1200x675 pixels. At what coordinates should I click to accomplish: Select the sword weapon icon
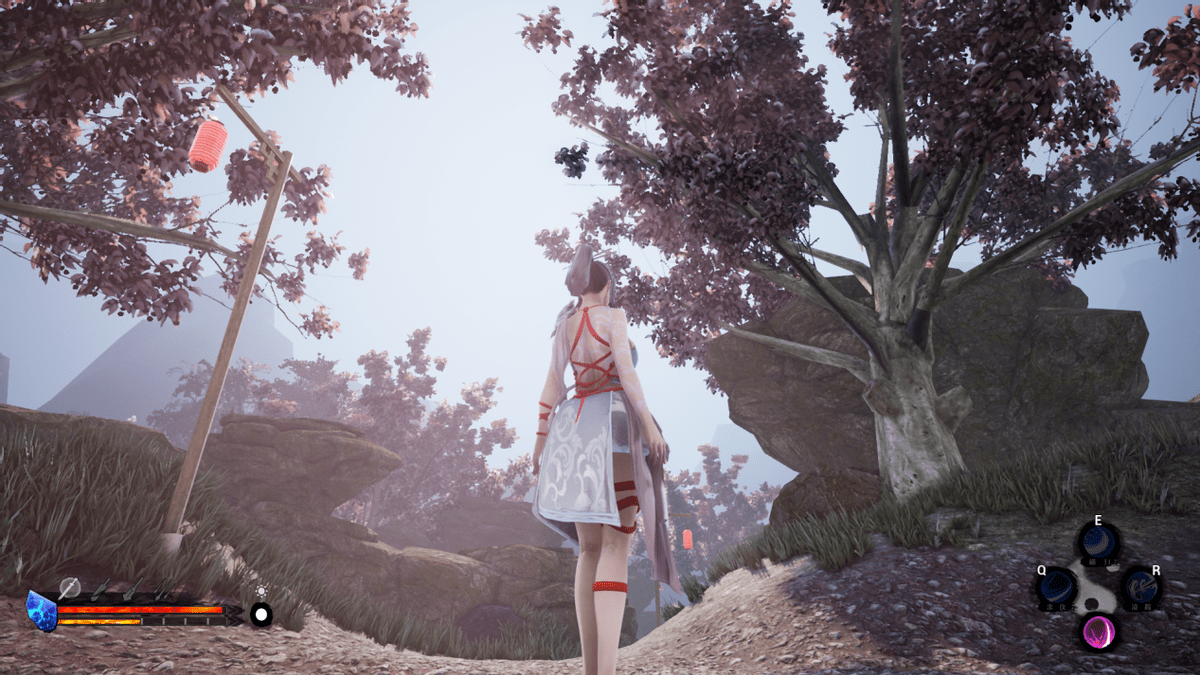click(x=68, y=588)
